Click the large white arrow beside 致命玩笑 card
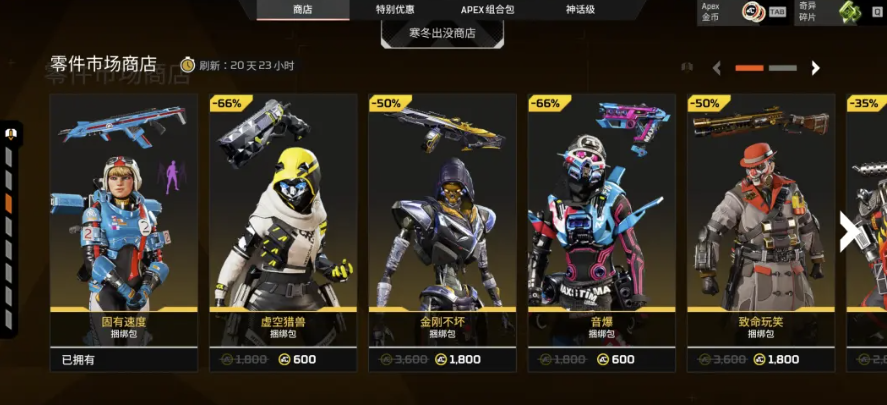This screenshot has width=887, height=405. click(848, 231)
